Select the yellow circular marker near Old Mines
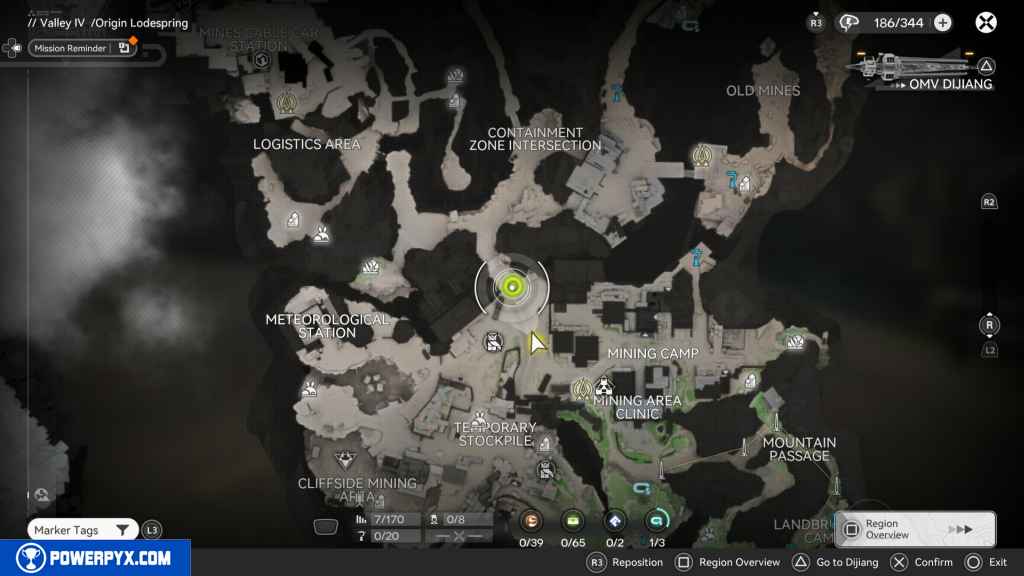This screenshot has width=1024, height=576. pyautogui.click(x=702, y=155)
